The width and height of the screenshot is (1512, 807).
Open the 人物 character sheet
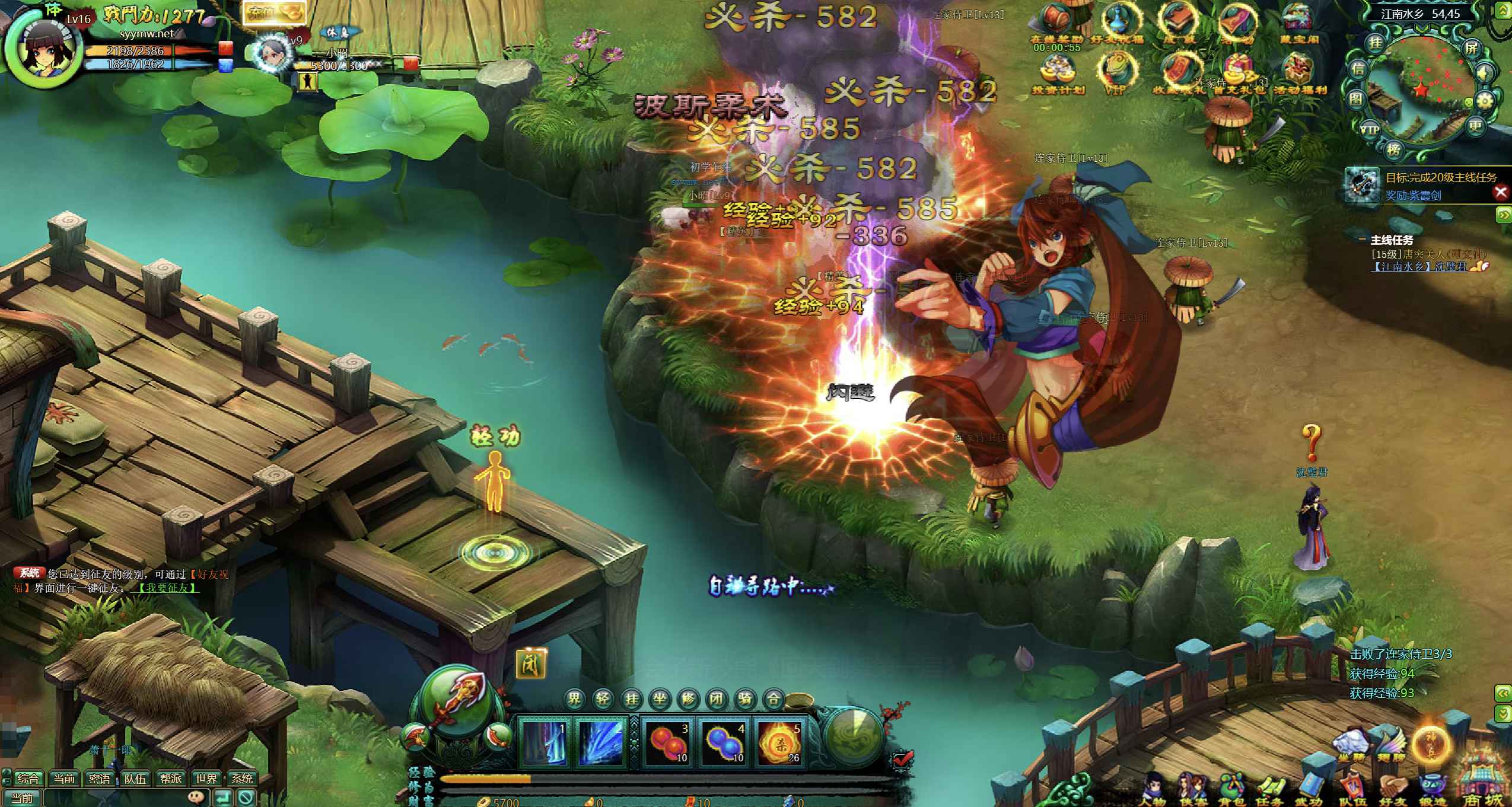[1153, 789]
